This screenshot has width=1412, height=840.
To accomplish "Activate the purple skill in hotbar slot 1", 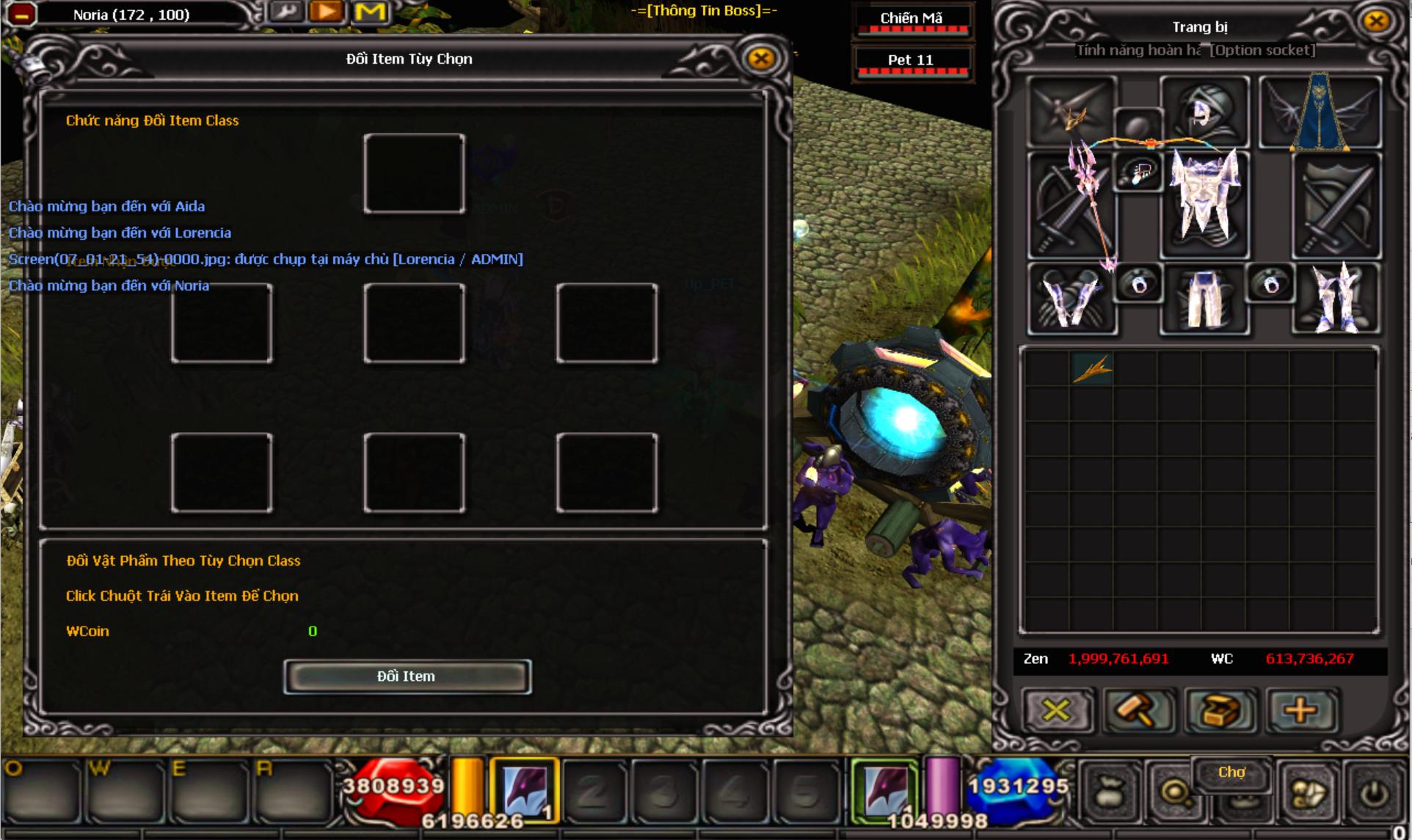I will [x=524, y=791].
